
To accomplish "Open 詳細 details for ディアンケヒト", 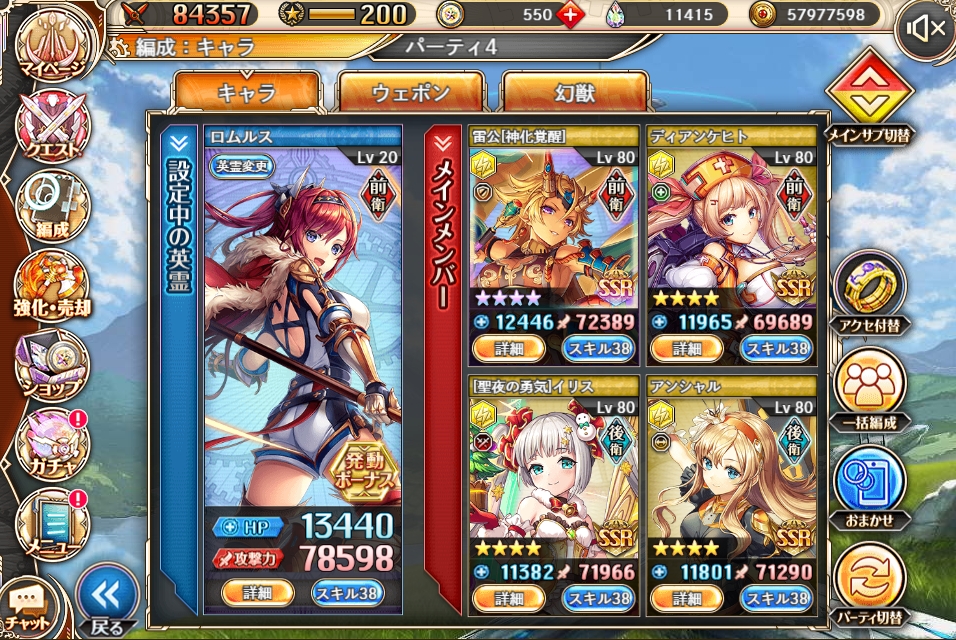I will (x=686, y=348).
